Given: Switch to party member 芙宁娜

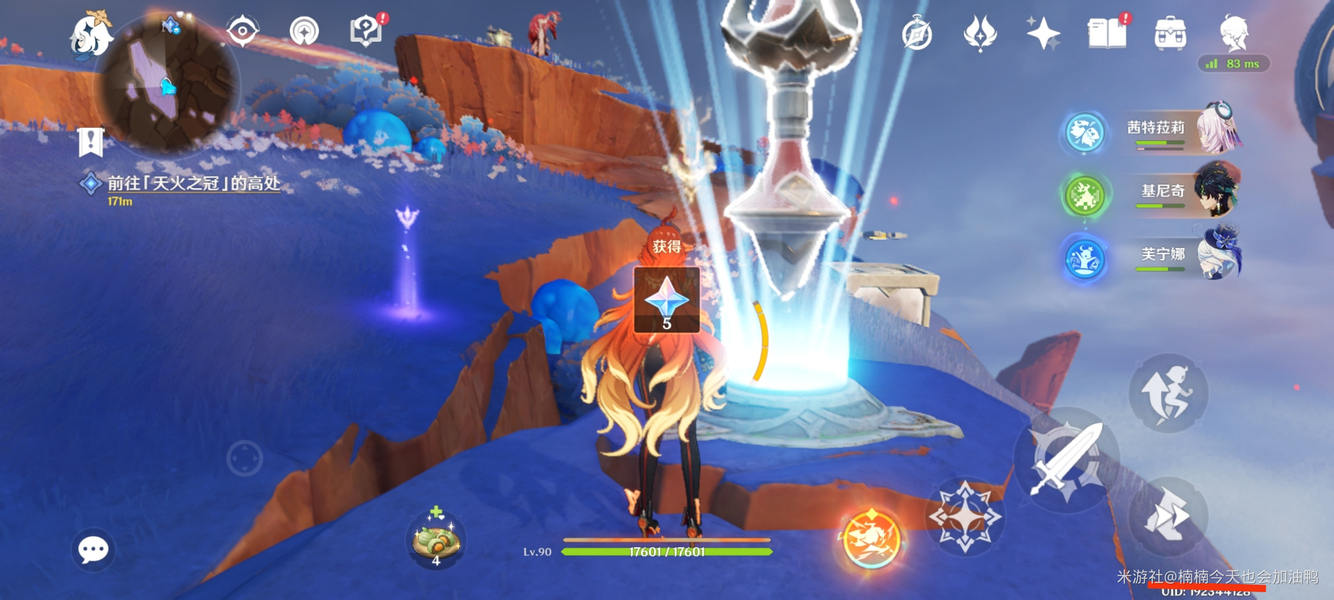Looking at the screenshot, I should pos(1162,256).
